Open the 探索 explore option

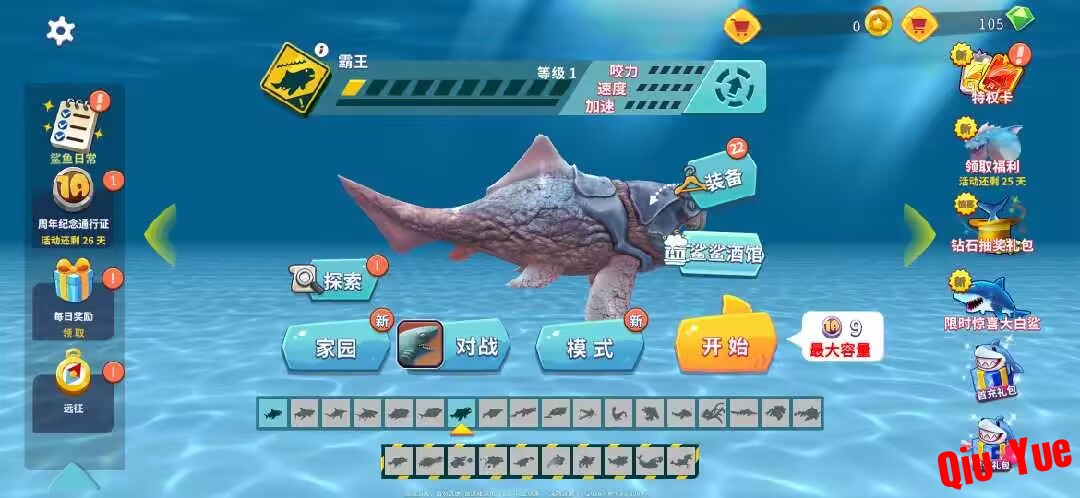335,281
